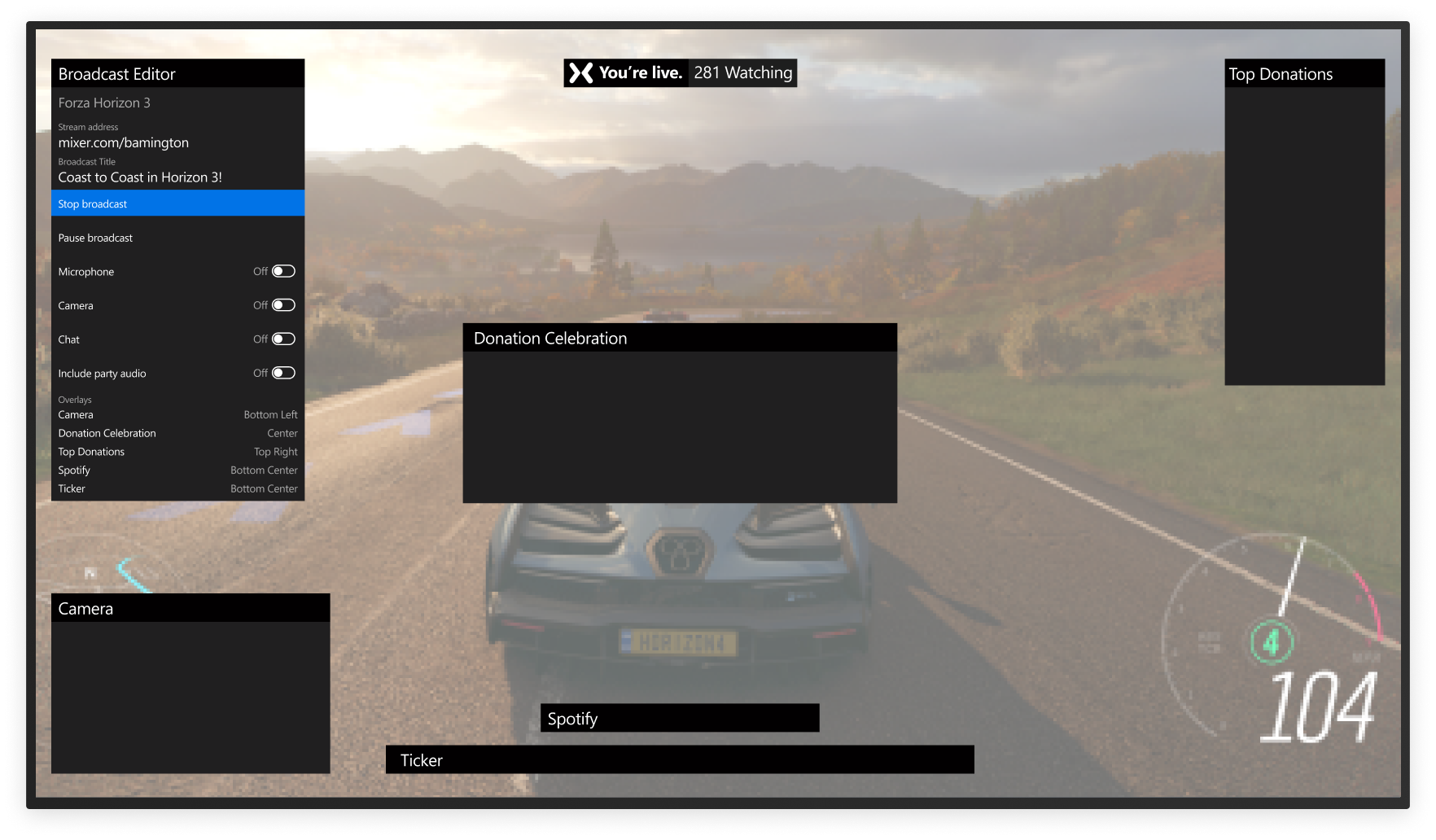Click the Spotify overlay bar

point(680,718)
